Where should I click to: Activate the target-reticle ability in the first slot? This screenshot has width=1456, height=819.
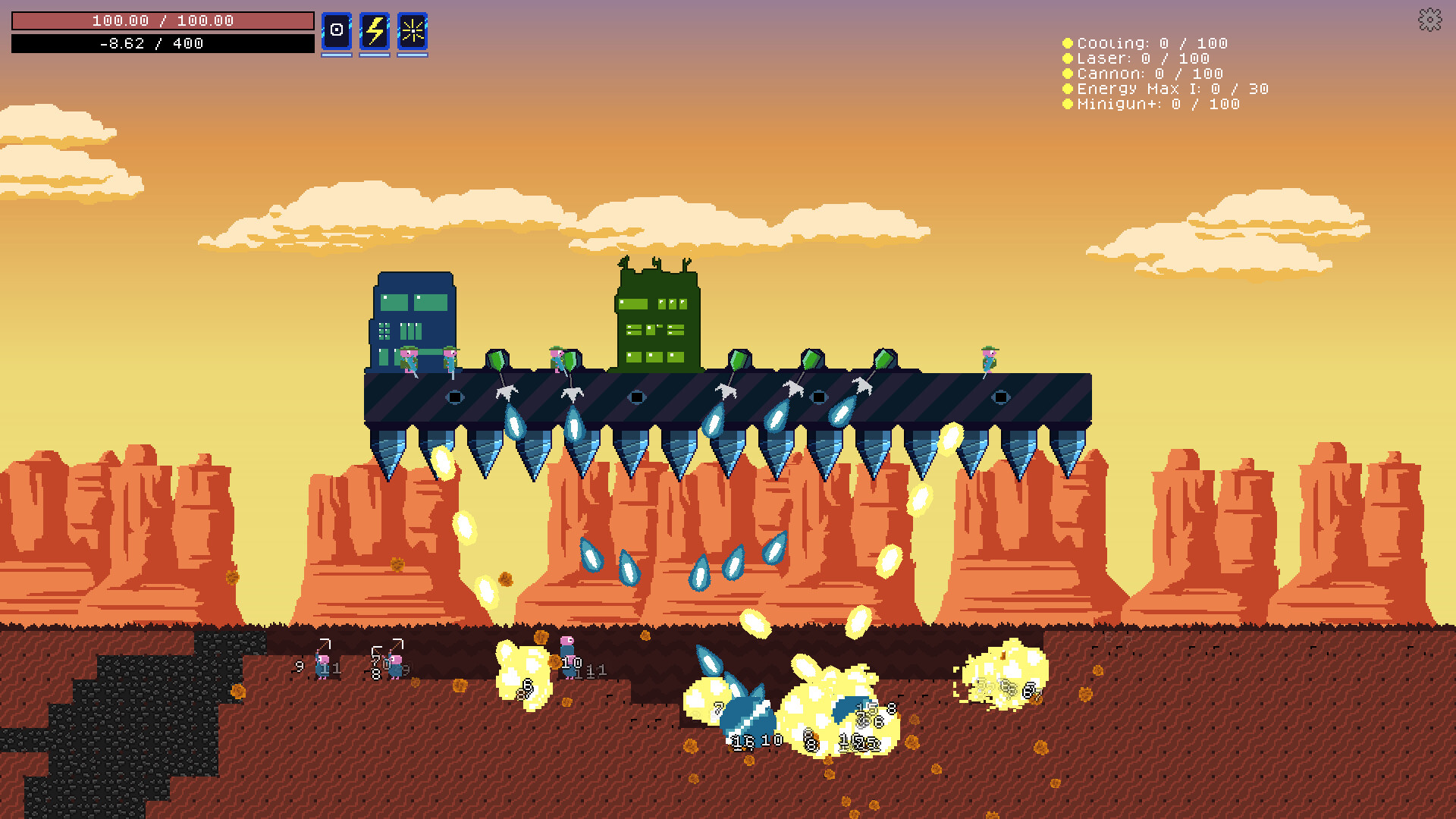[x=336, y=31]
